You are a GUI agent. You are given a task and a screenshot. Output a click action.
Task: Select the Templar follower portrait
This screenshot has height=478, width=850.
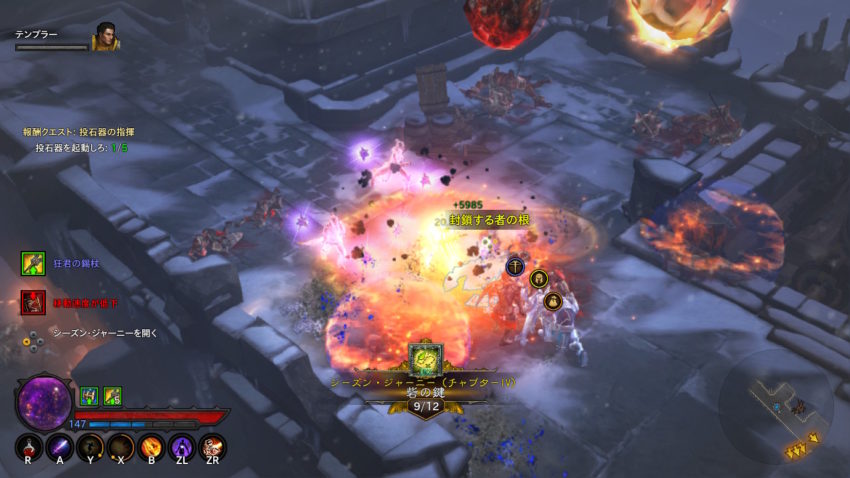coord(105,38)
